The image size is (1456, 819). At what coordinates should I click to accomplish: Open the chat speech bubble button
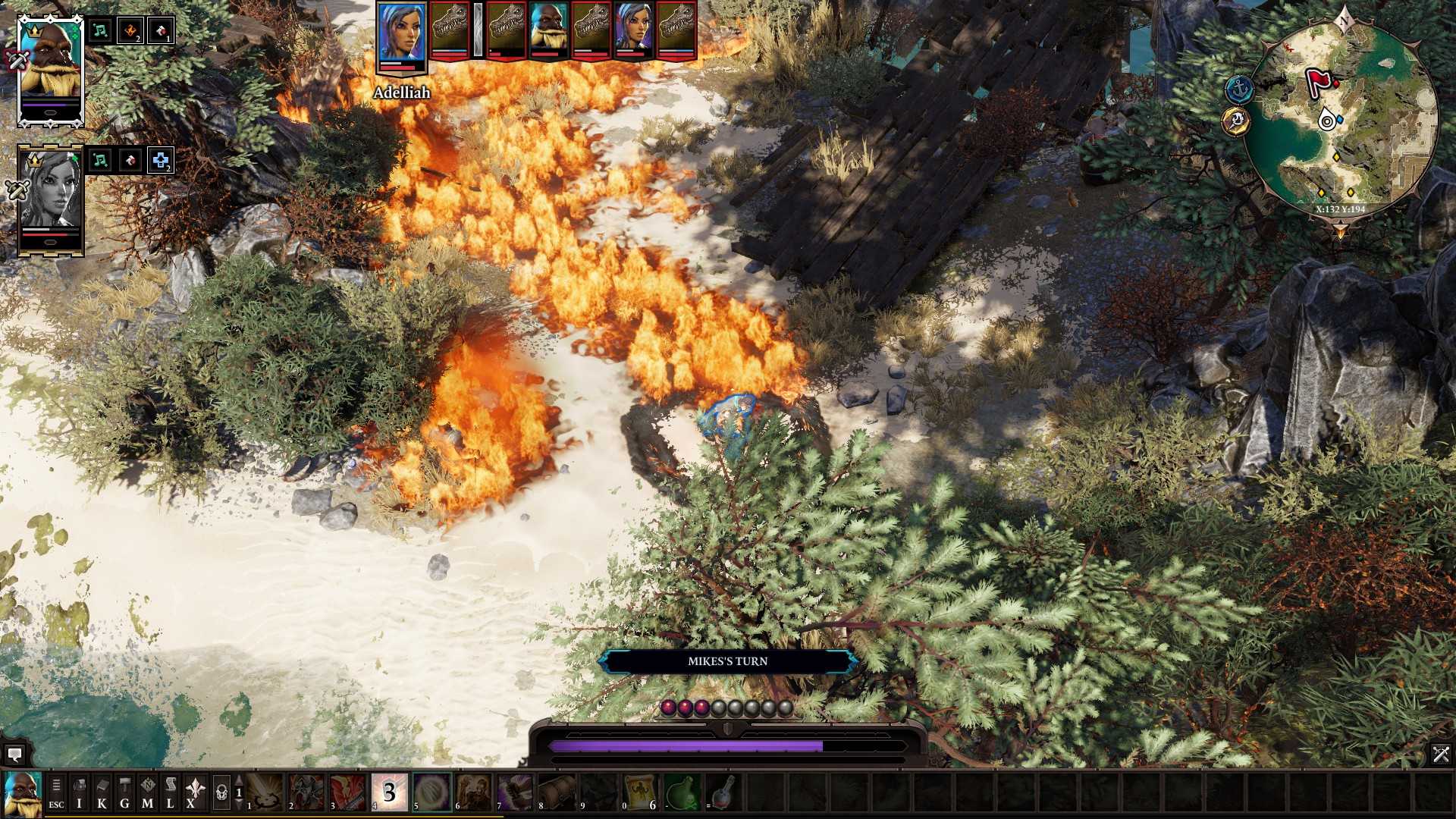pyautogui.click(x=14, y=755)
